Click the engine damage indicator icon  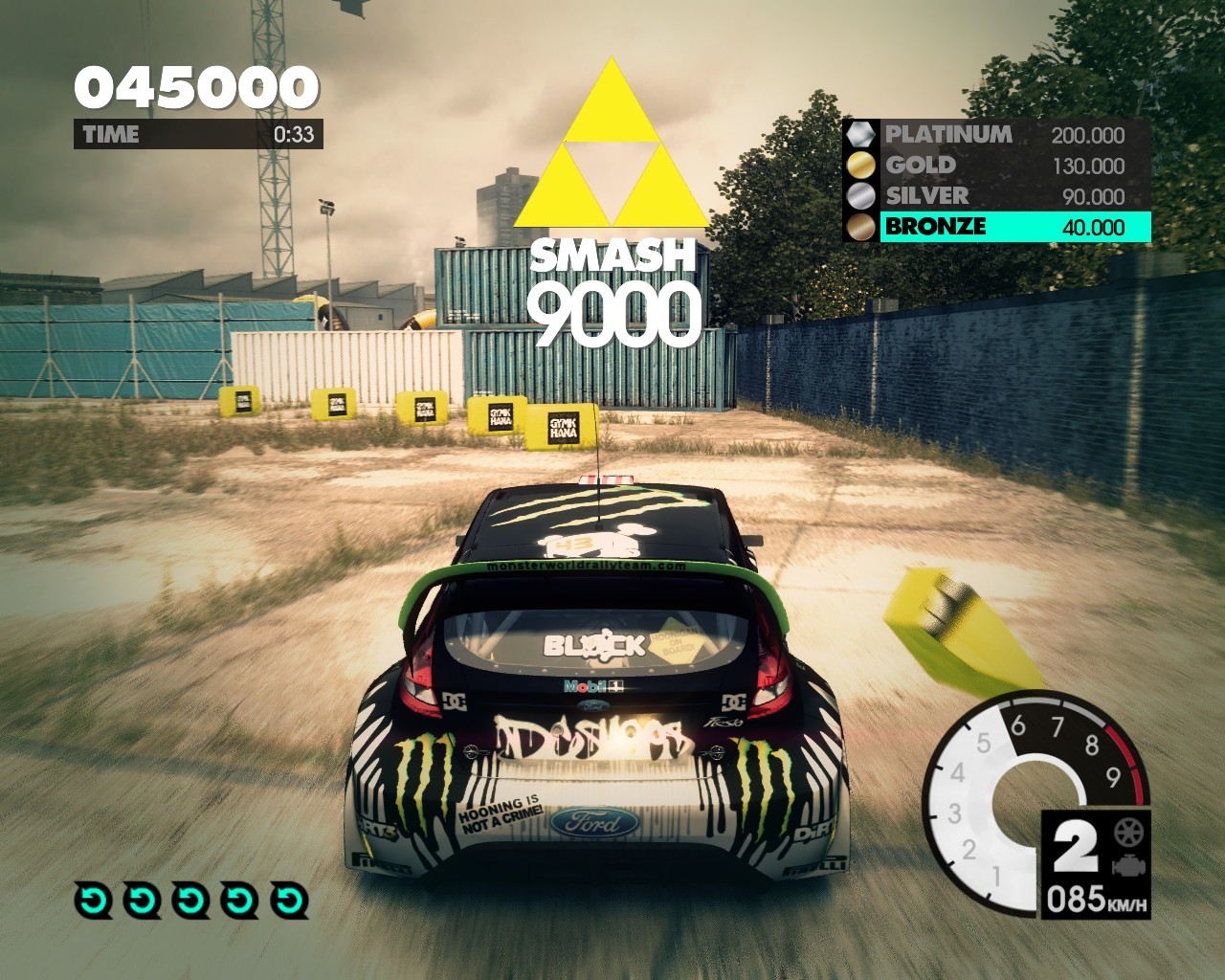pos(1128,866)
